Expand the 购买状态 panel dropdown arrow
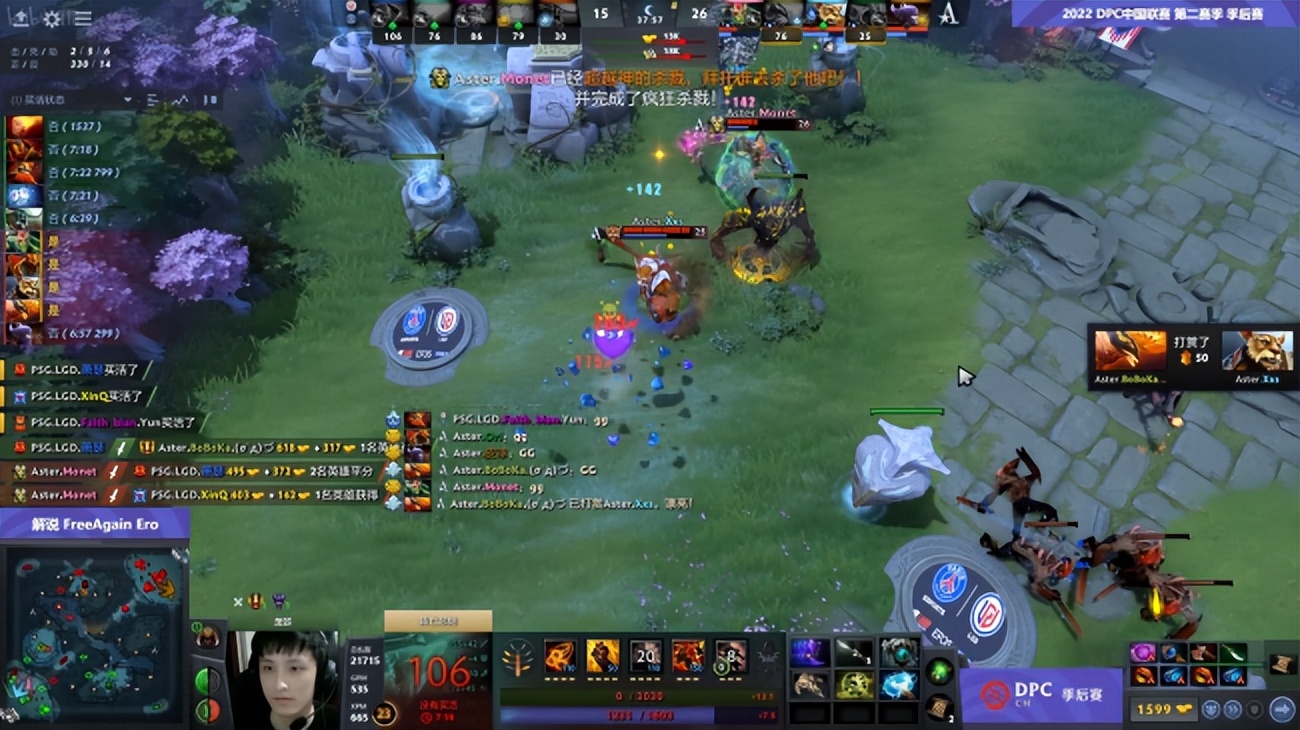Viewport: 1300px width, 730px height. point(128,100)
